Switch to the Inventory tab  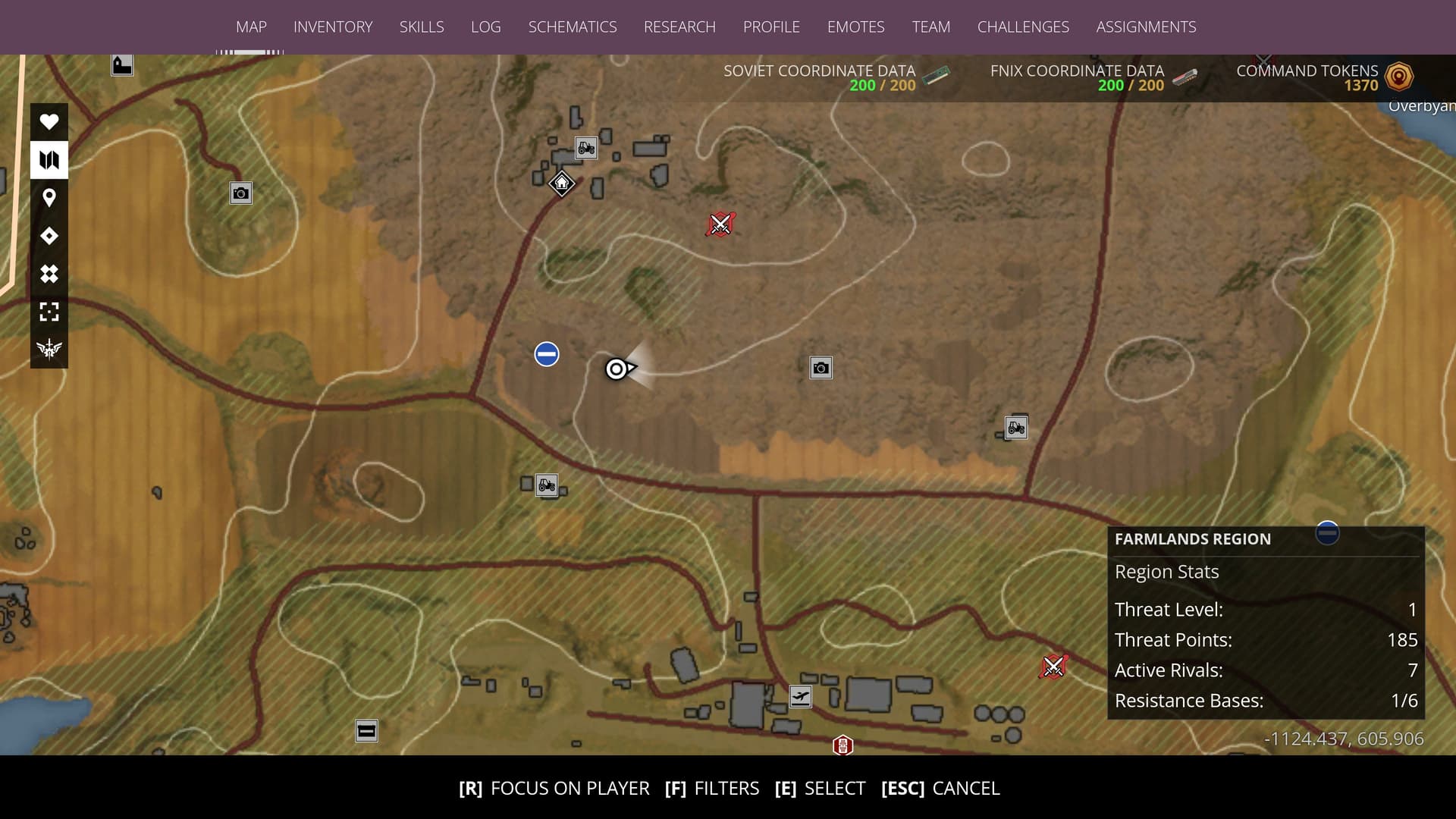333,27
